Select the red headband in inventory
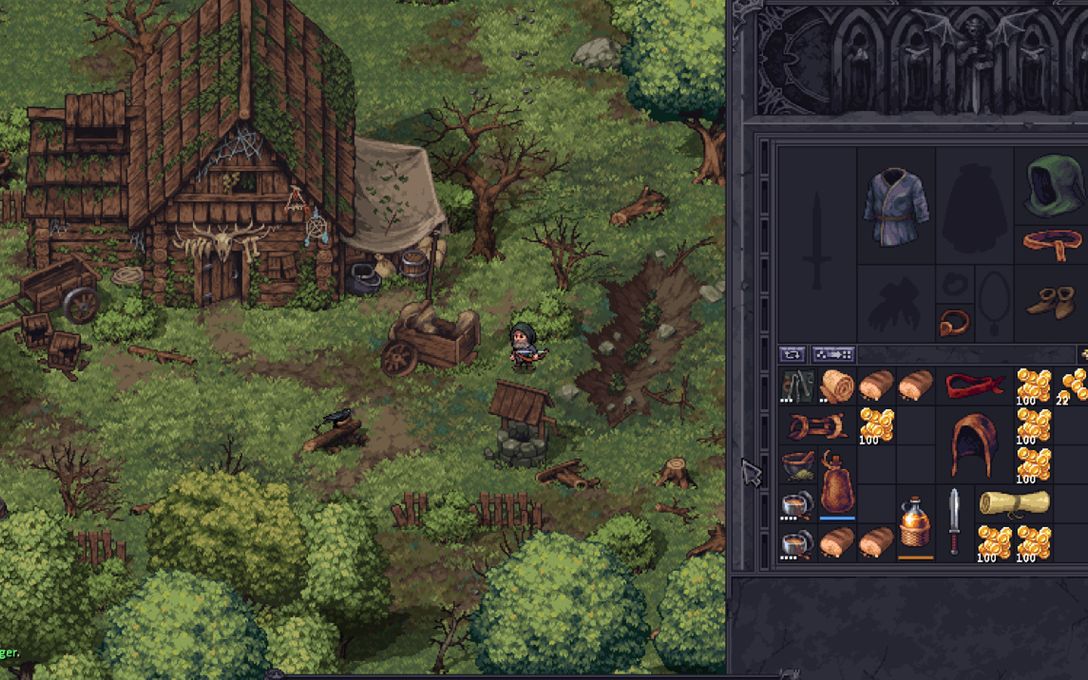Screen dimensions: 1088x680 pos(975,385)
